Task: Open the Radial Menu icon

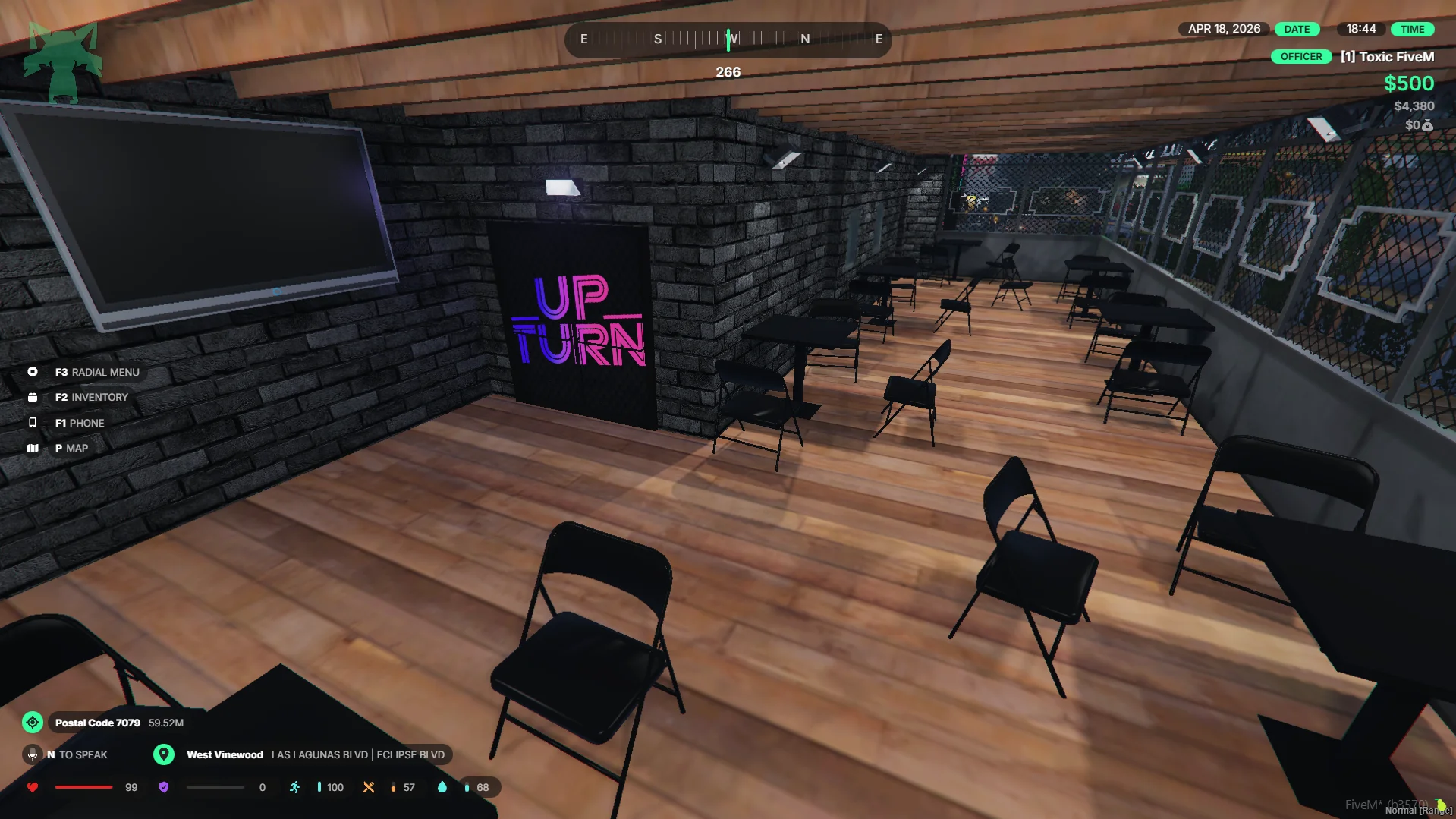Action: pyautogui.click(x=33, y=372)
